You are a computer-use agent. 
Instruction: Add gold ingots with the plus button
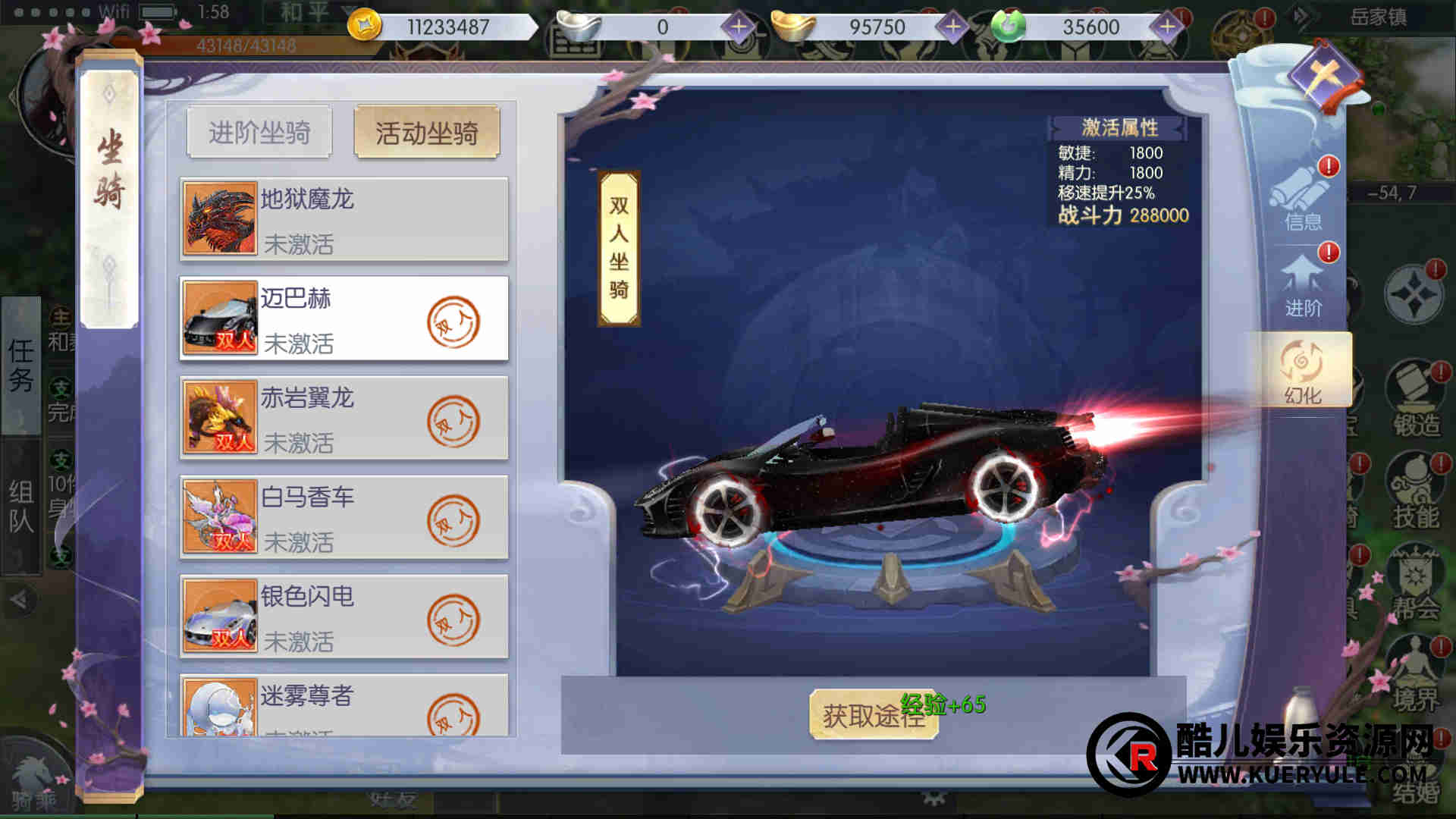pyautogui.click(x=952, y=27)
